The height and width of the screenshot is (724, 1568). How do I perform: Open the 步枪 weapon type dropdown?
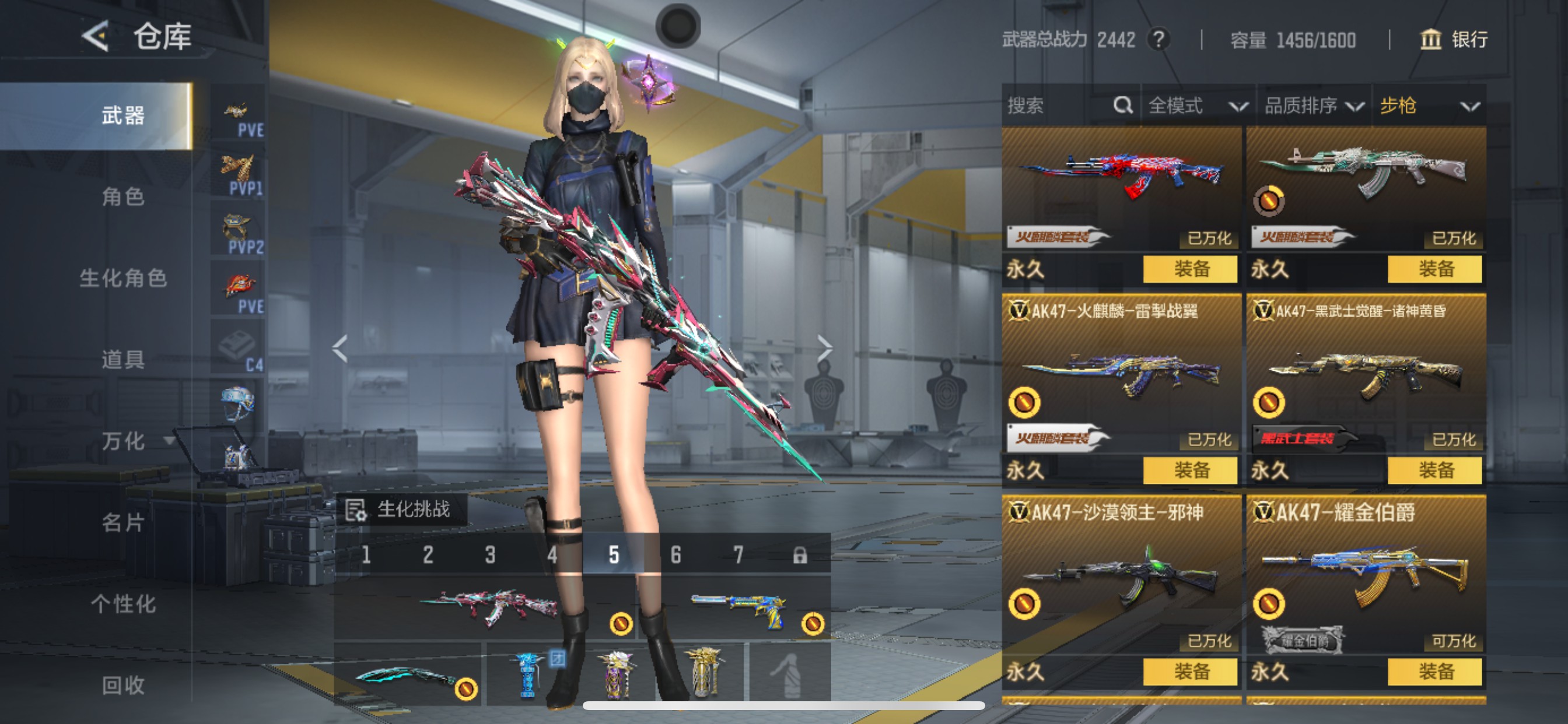[1428, 106]
